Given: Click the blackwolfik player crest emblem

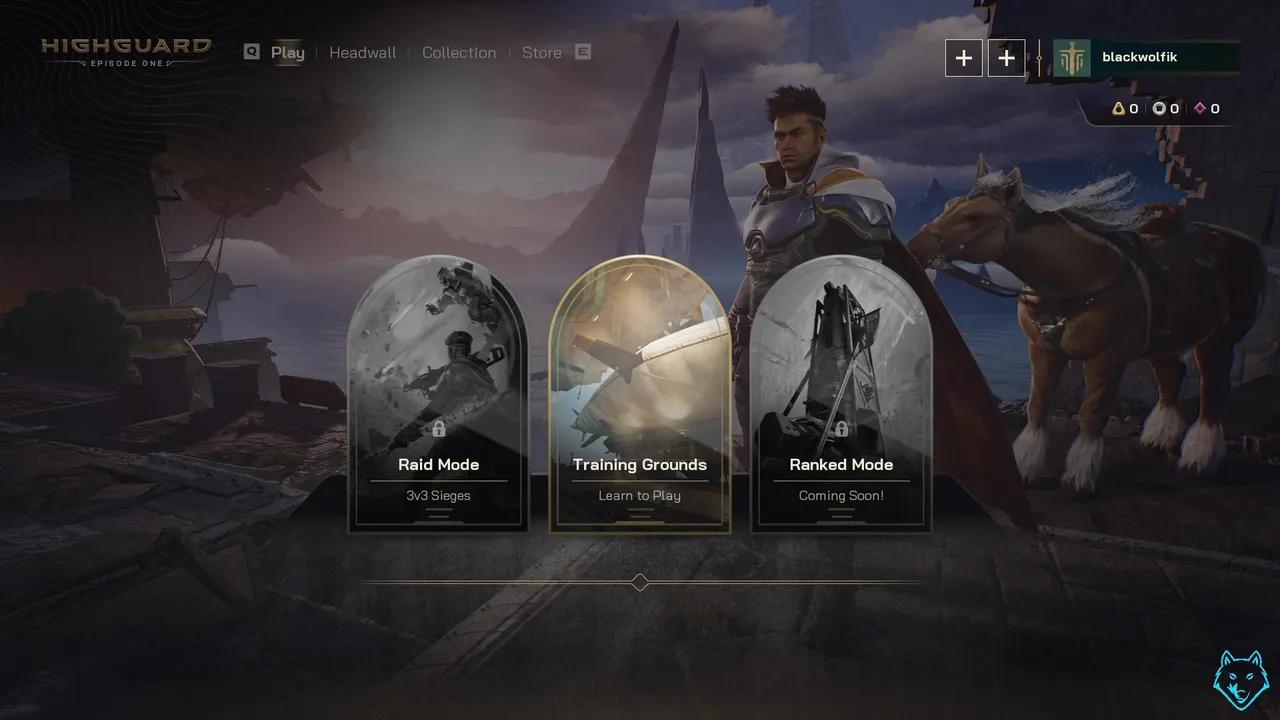Looking at the screenshot, I should coord(1072,56).
